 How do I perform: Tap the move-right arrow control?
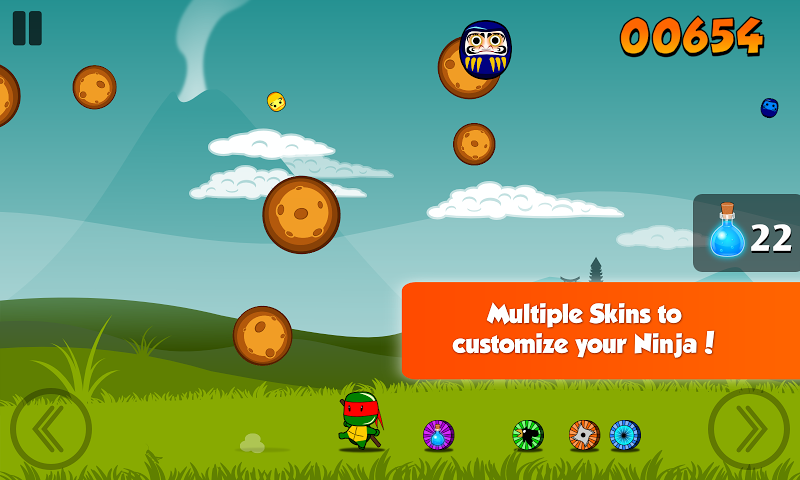coord(748,429)
